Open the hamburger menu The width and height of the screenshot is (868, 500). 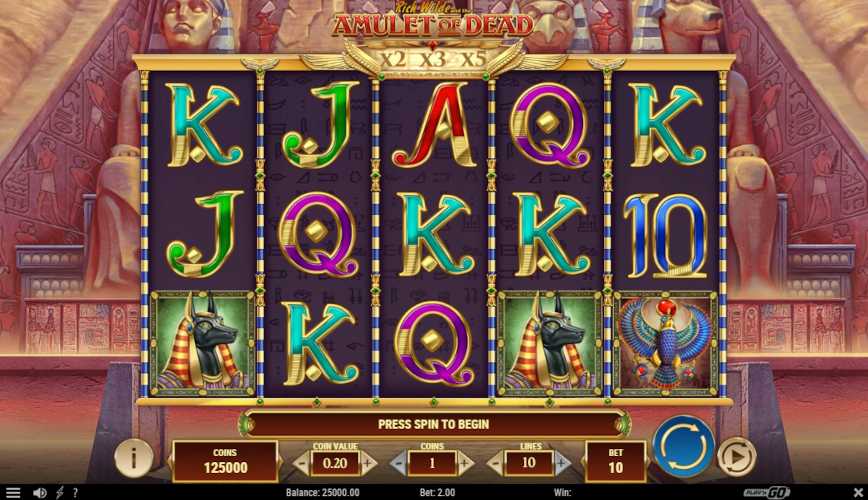tap(13, 492)
